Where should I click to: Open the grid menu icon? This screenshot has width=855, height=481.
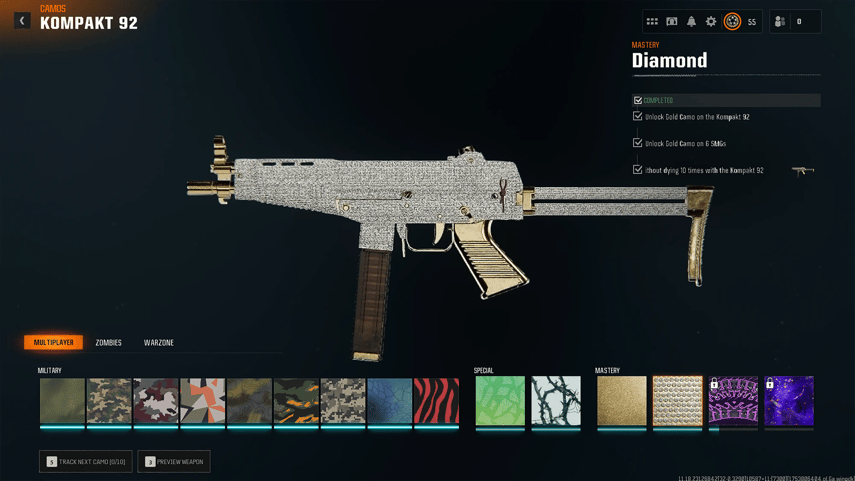(652, 21)
